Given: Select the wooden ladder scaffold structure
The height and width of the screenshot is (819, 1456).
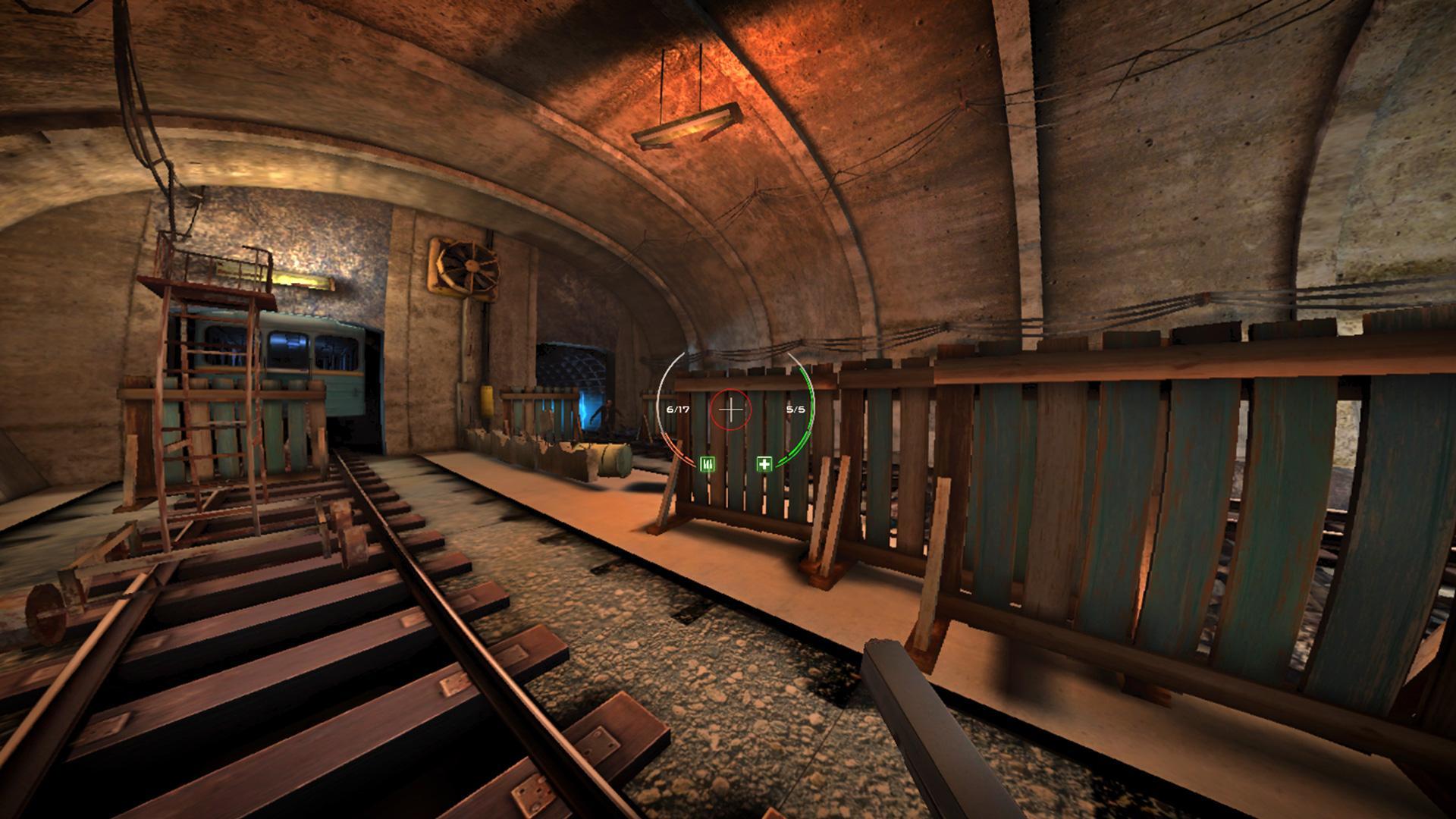Looking at the screenshot, I should pos(205,394).
